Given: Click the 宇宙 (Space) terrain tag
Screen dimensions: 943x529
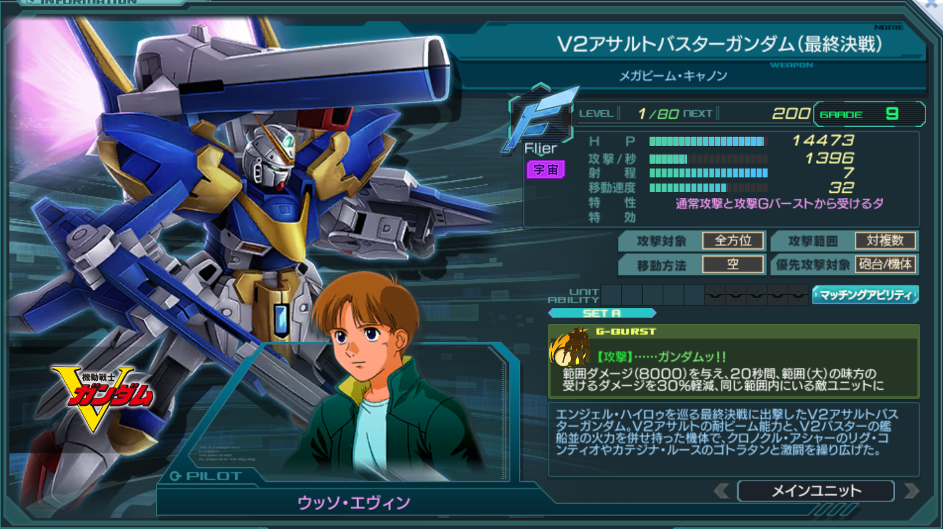Looking at the screenshot, I should (546, 170).
